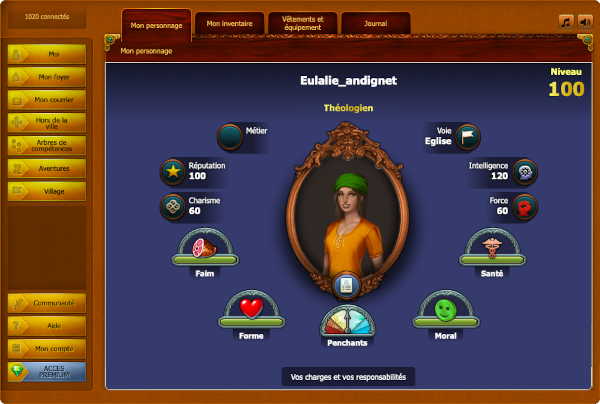Visit the Village menu
The image size is (600, 404).
click(47, 191)
